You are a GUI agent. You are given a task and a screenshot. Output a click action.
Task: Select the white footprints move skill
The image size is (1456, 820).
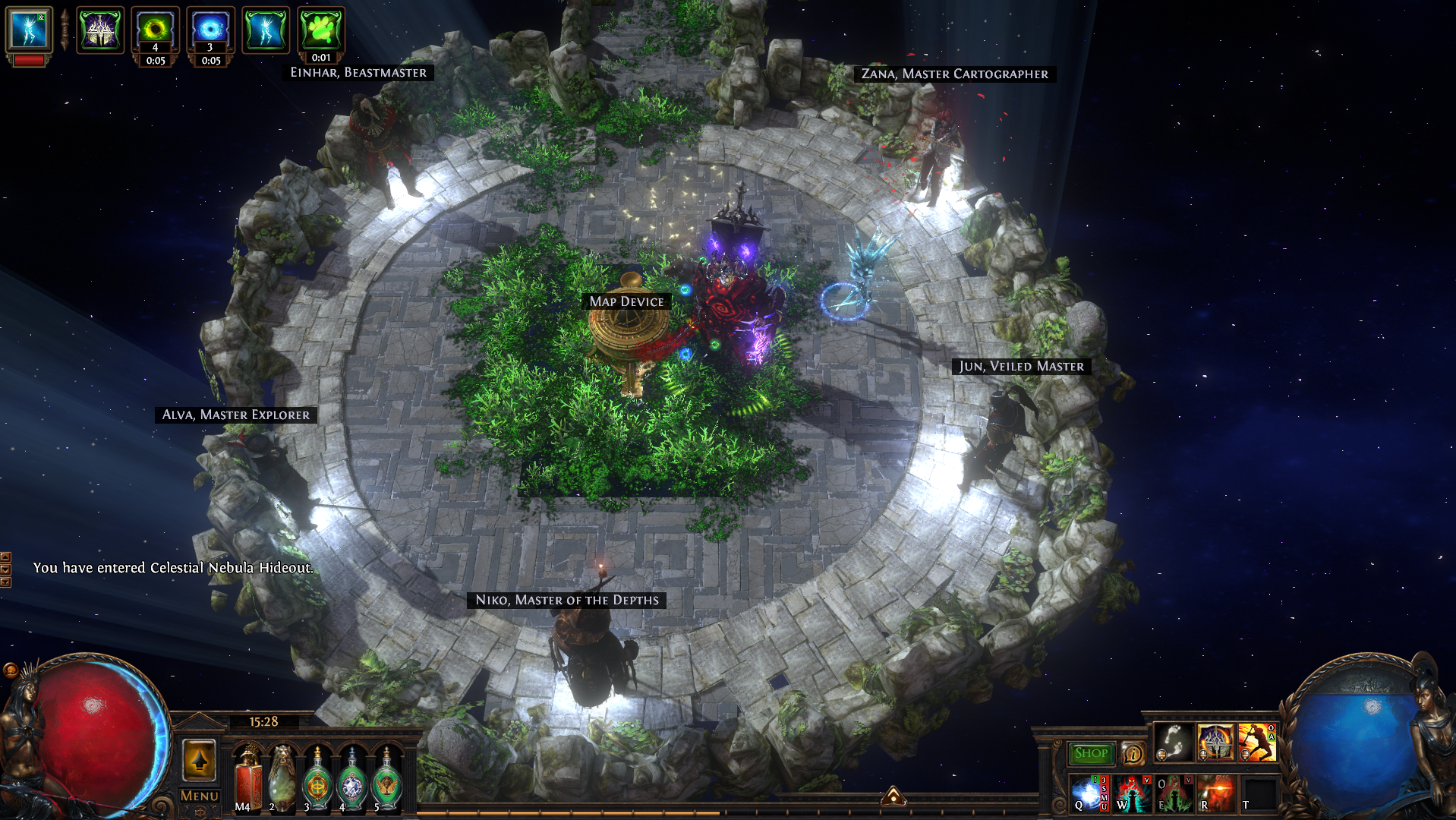point(1174,741)
